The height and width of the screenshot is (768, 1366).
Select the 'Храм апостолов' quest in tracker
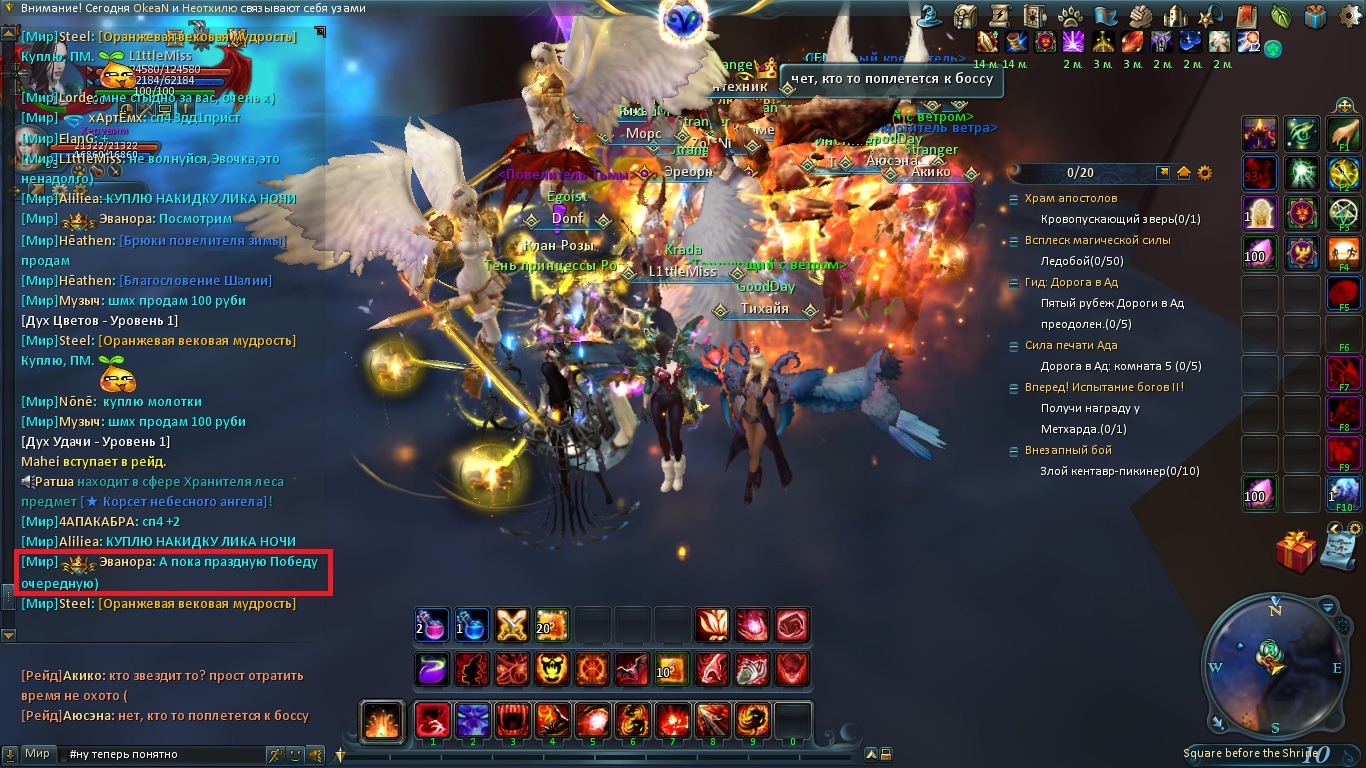pos(1070,199)
